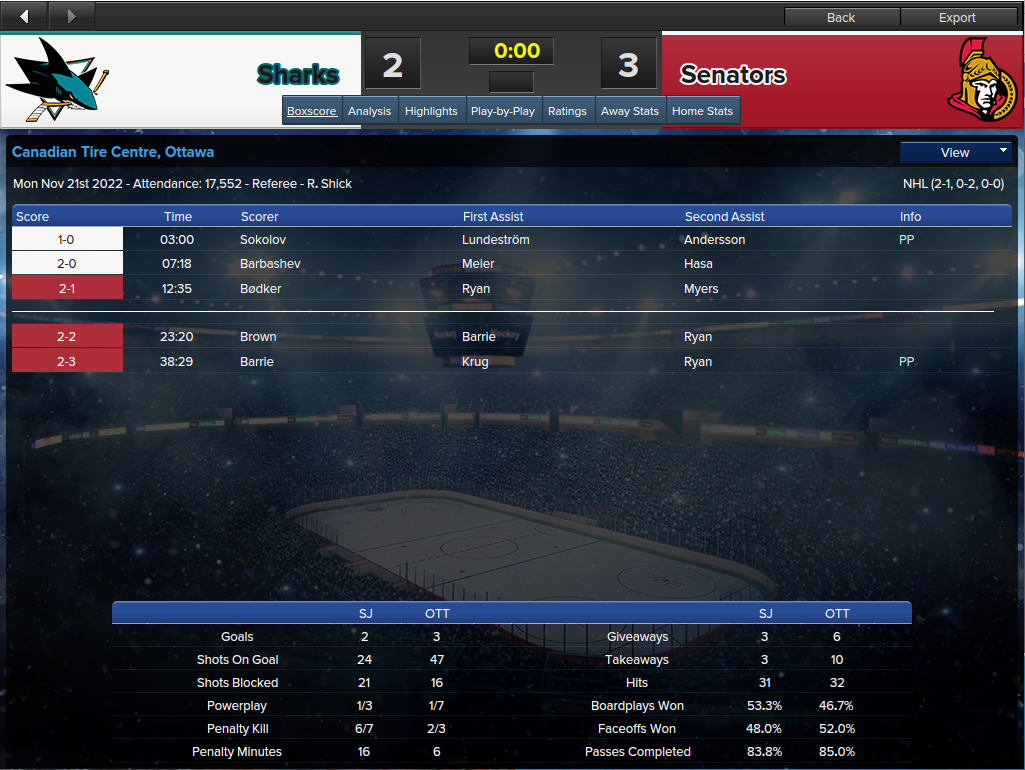Navigate to previous screen with left arrow
Screen dimensions: 1025x770
tap(25, 15)
